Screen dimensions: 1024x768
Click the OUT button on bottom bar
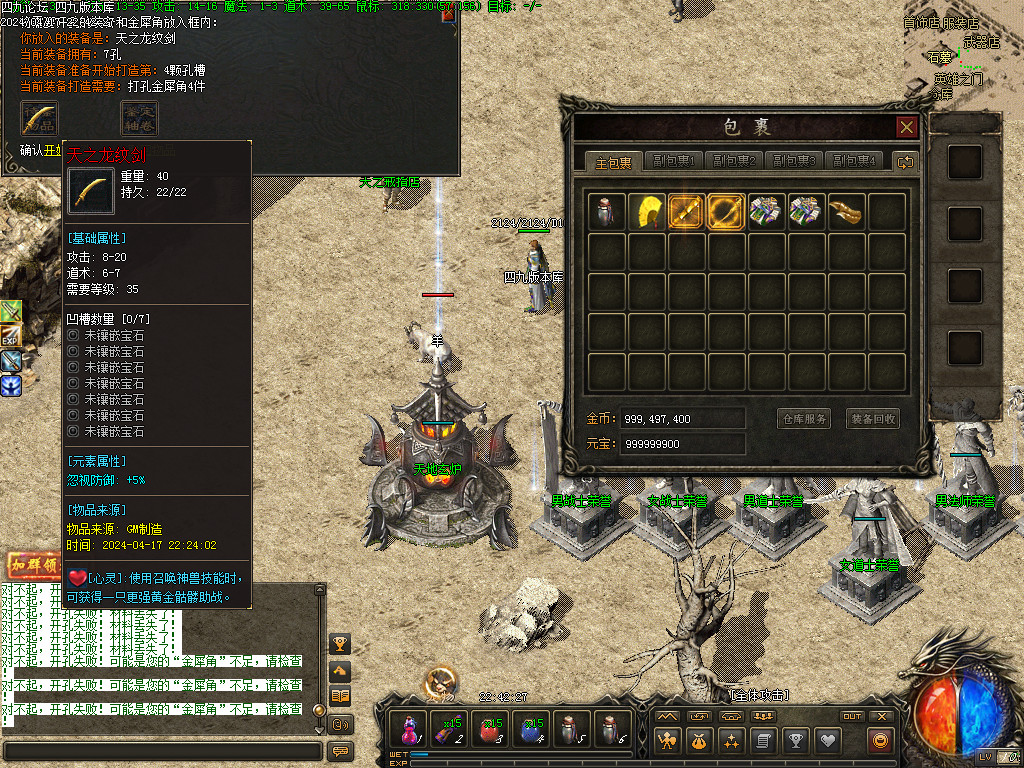pyautogui.click(x=852, y=716)
